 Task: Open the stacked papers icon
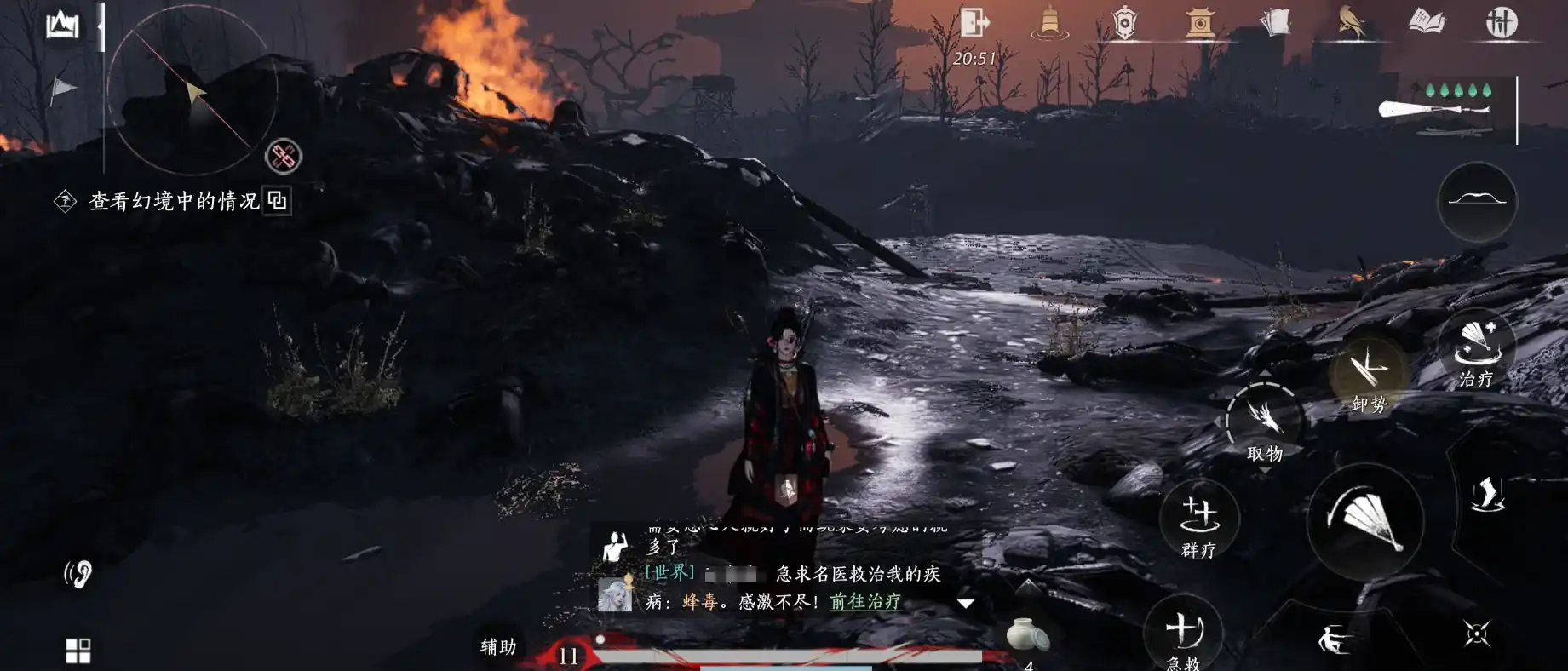pos(1274,23)
